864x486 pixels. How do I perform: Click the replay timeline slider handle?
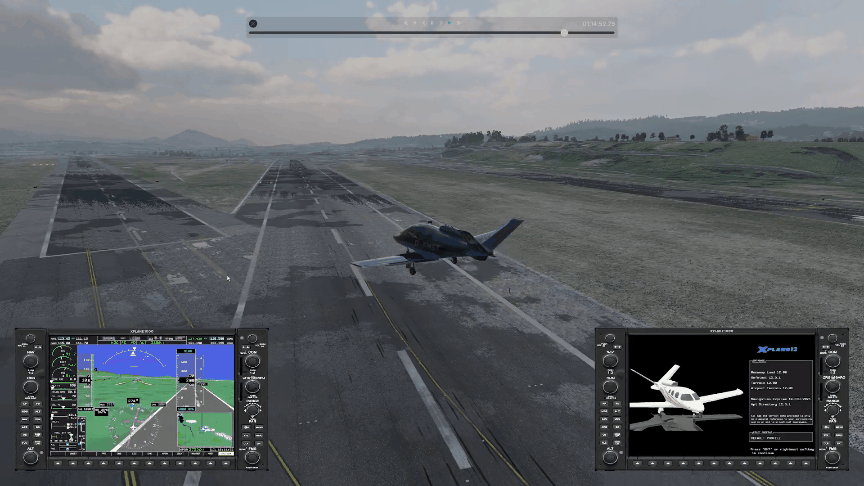click(x=564, y=32)
